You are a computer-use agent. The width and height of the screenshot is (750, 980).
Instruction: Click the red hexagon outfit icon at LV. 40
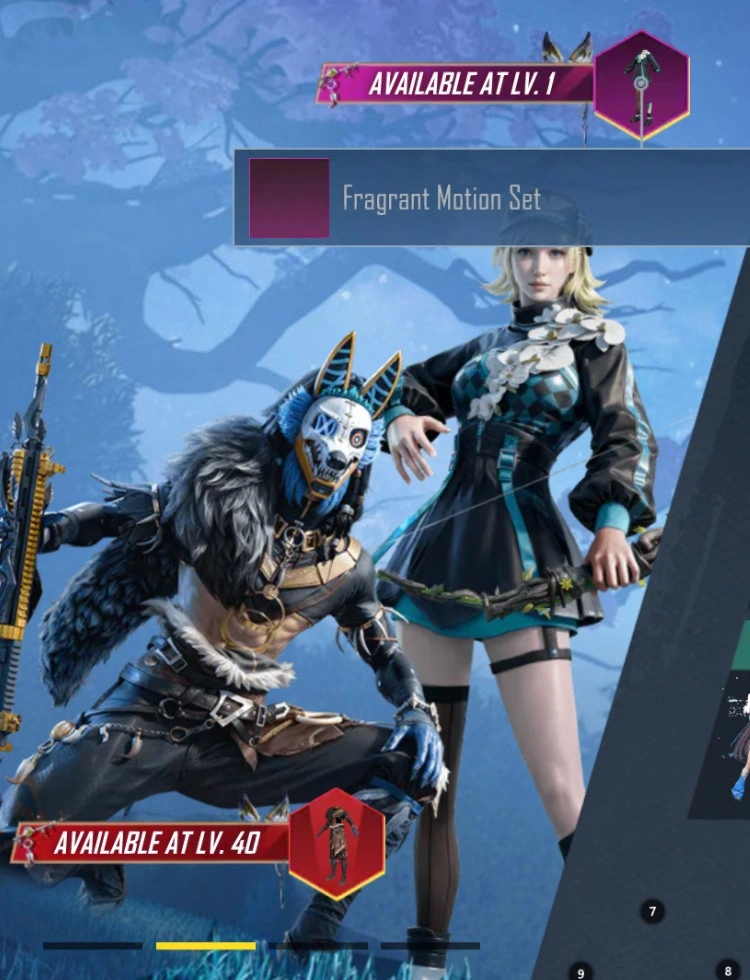[337, 843]
